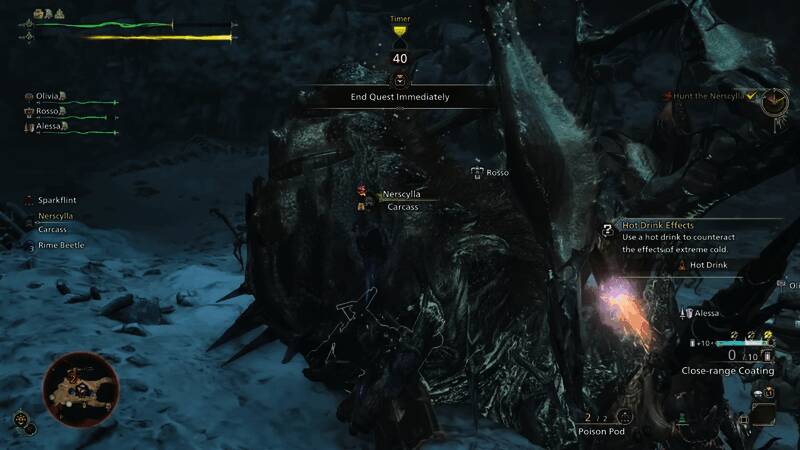Choose Rime Beetle from the nearby list
Image resolution: width=800 pixels, height=450 pixels.
pyautogui.click(x=60, y=245)
